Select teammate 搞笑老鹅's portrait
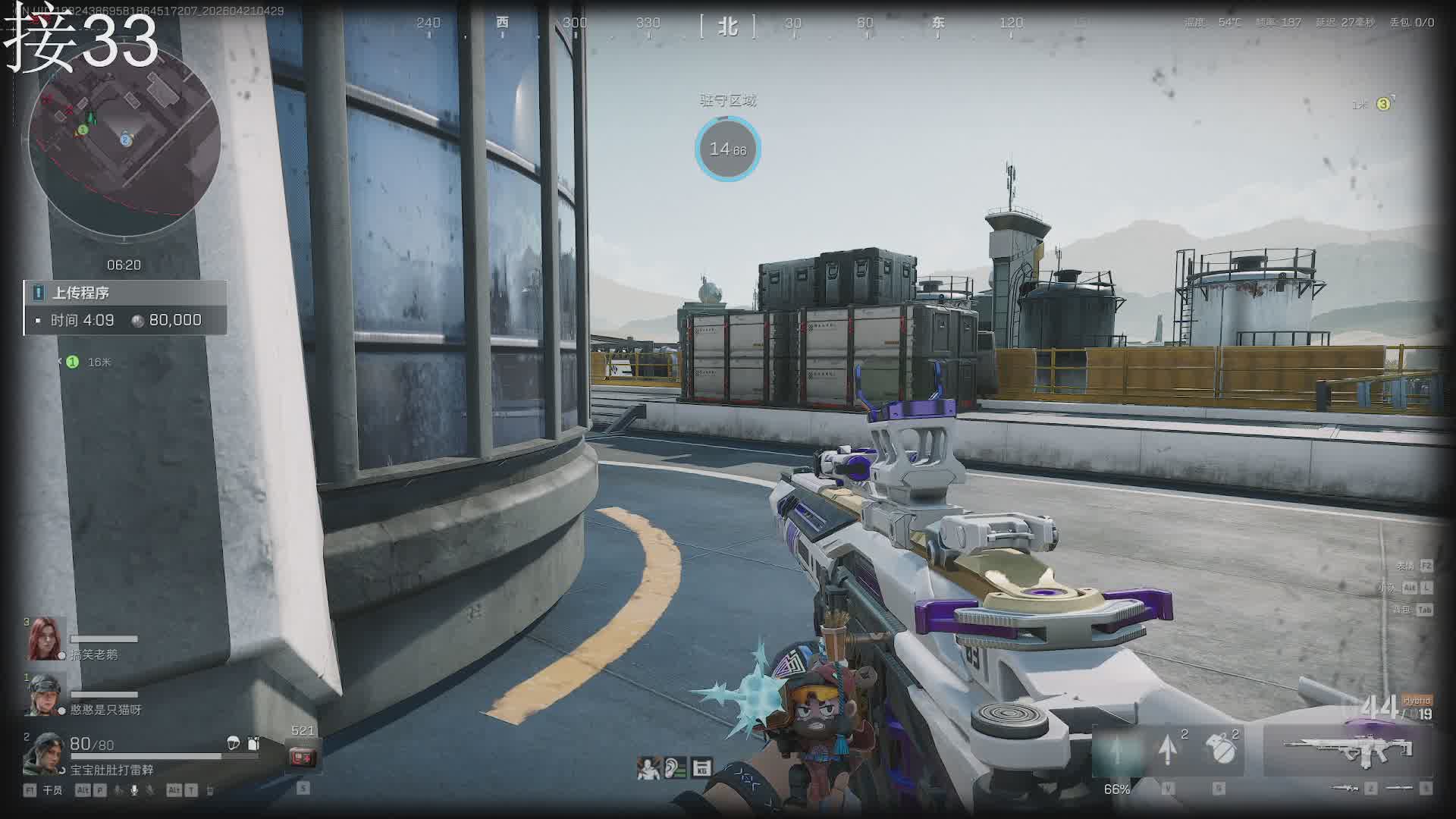 (43, 639)
